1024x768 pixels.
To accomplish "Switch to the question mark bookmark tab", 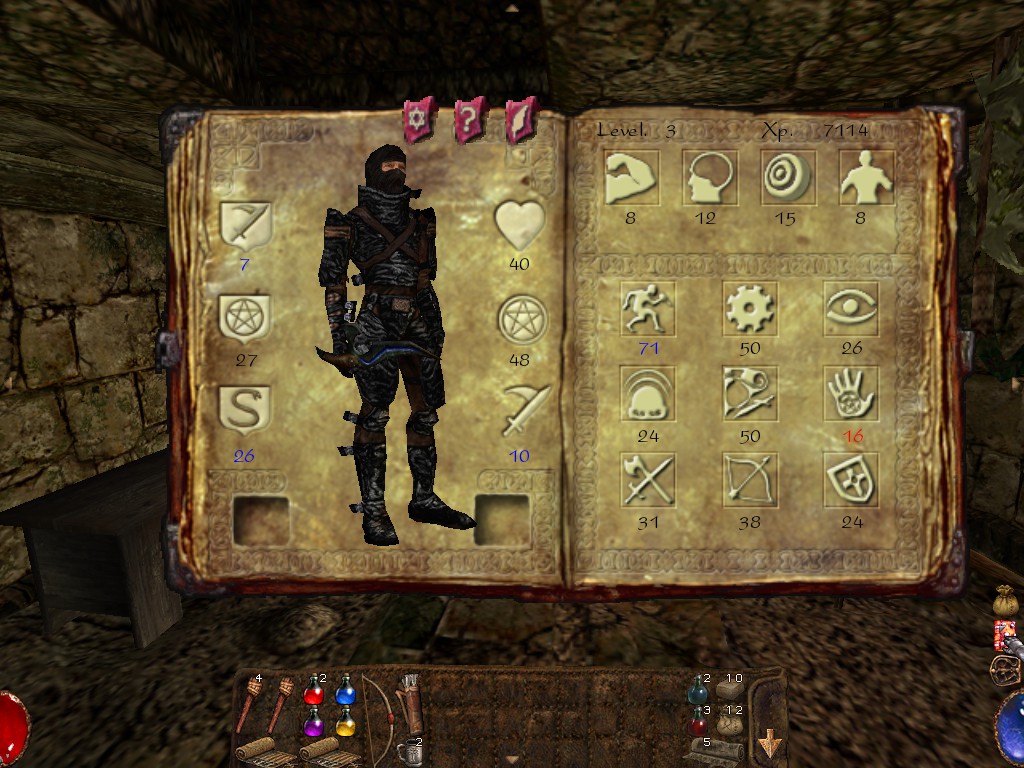I will tap(469, 120).
